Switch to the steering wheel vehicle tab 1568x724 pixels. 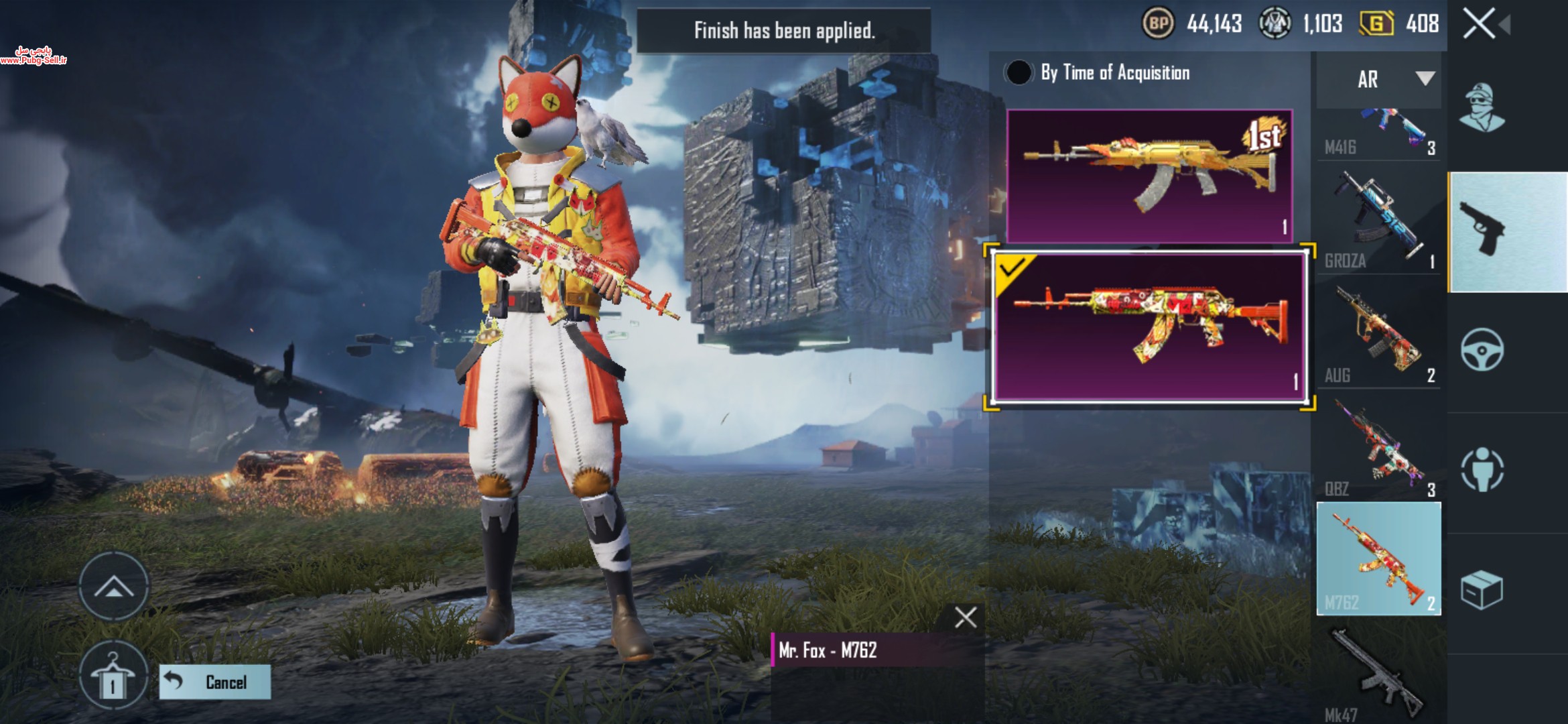1482,349
